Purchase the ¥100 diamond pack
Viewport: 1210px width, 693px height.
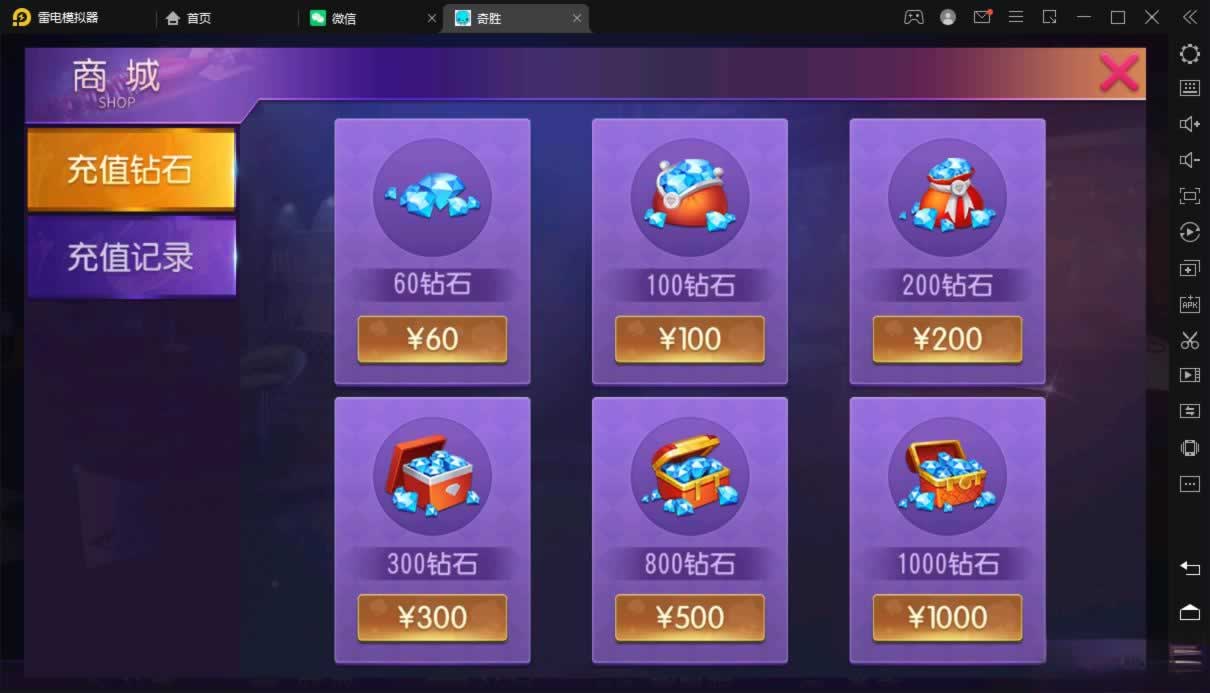(690, 339)
